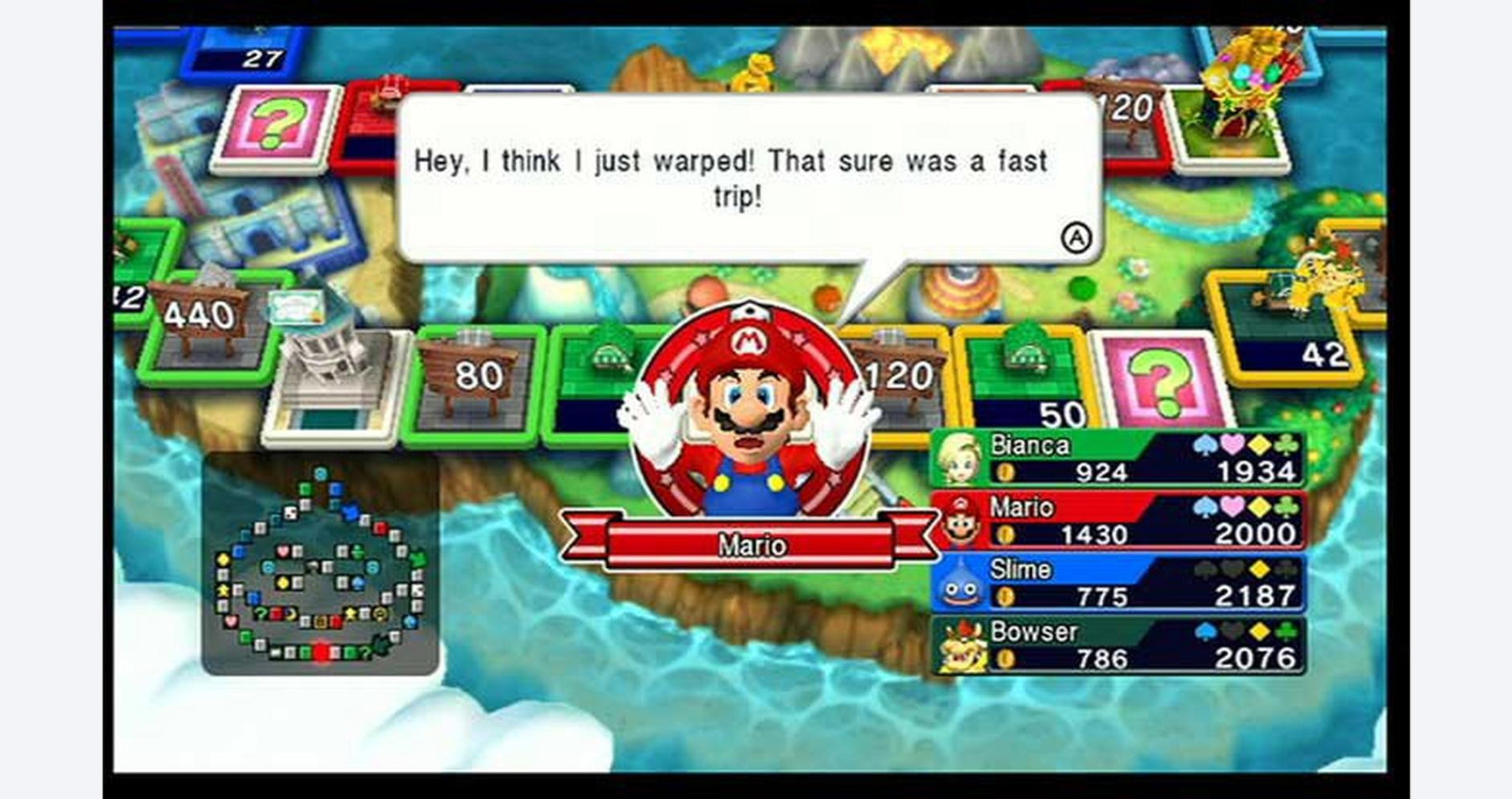Click the green club icon on Bowser's panel
1512x799 pixels.
tap(1285, 630)
